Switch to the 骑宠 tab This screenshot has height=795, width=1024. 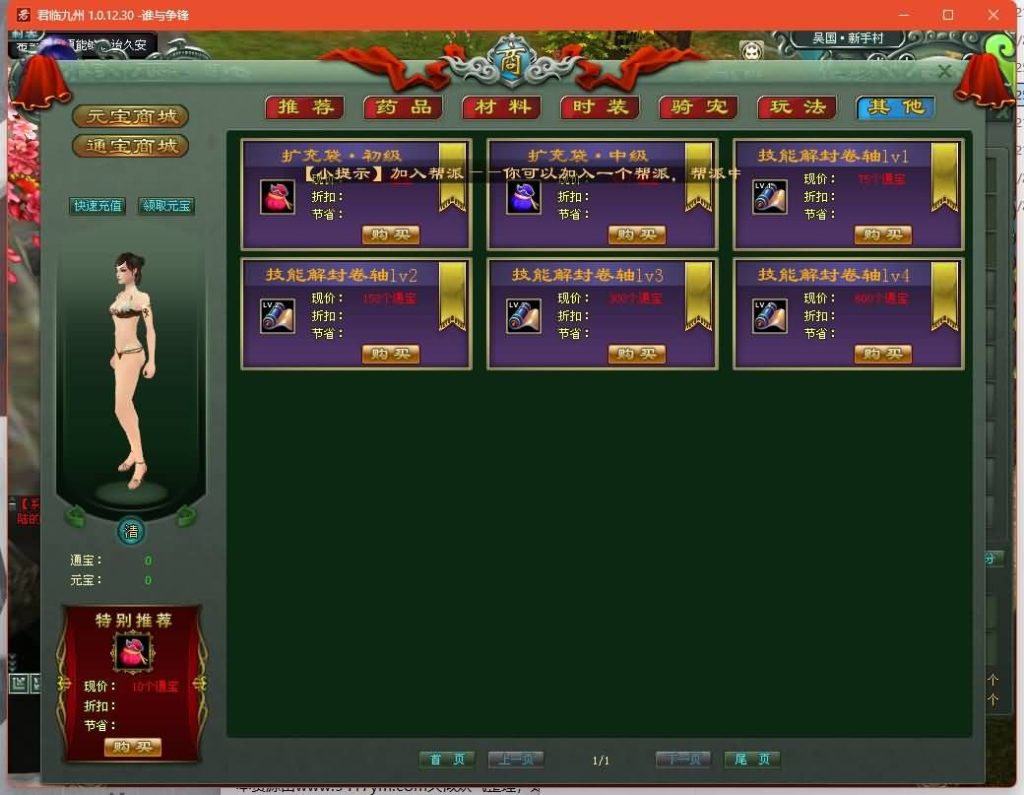tap(698, 108)
